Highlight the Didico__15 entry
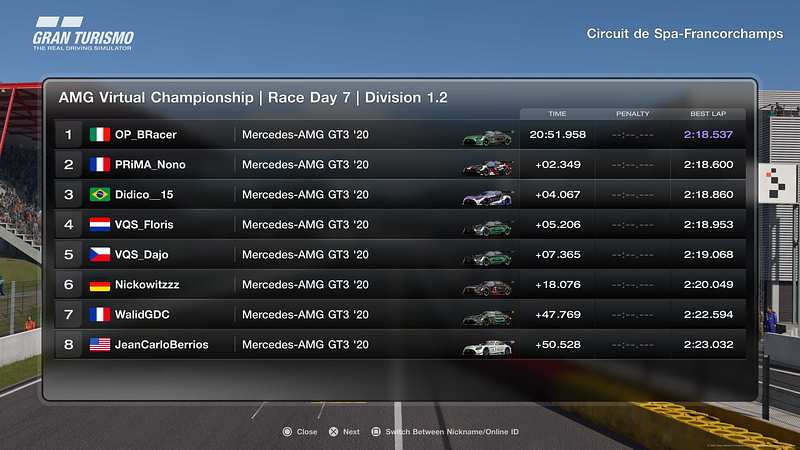The width and height of the screenshot is (800, 450). pyautogui.click(x=400, y=194)
